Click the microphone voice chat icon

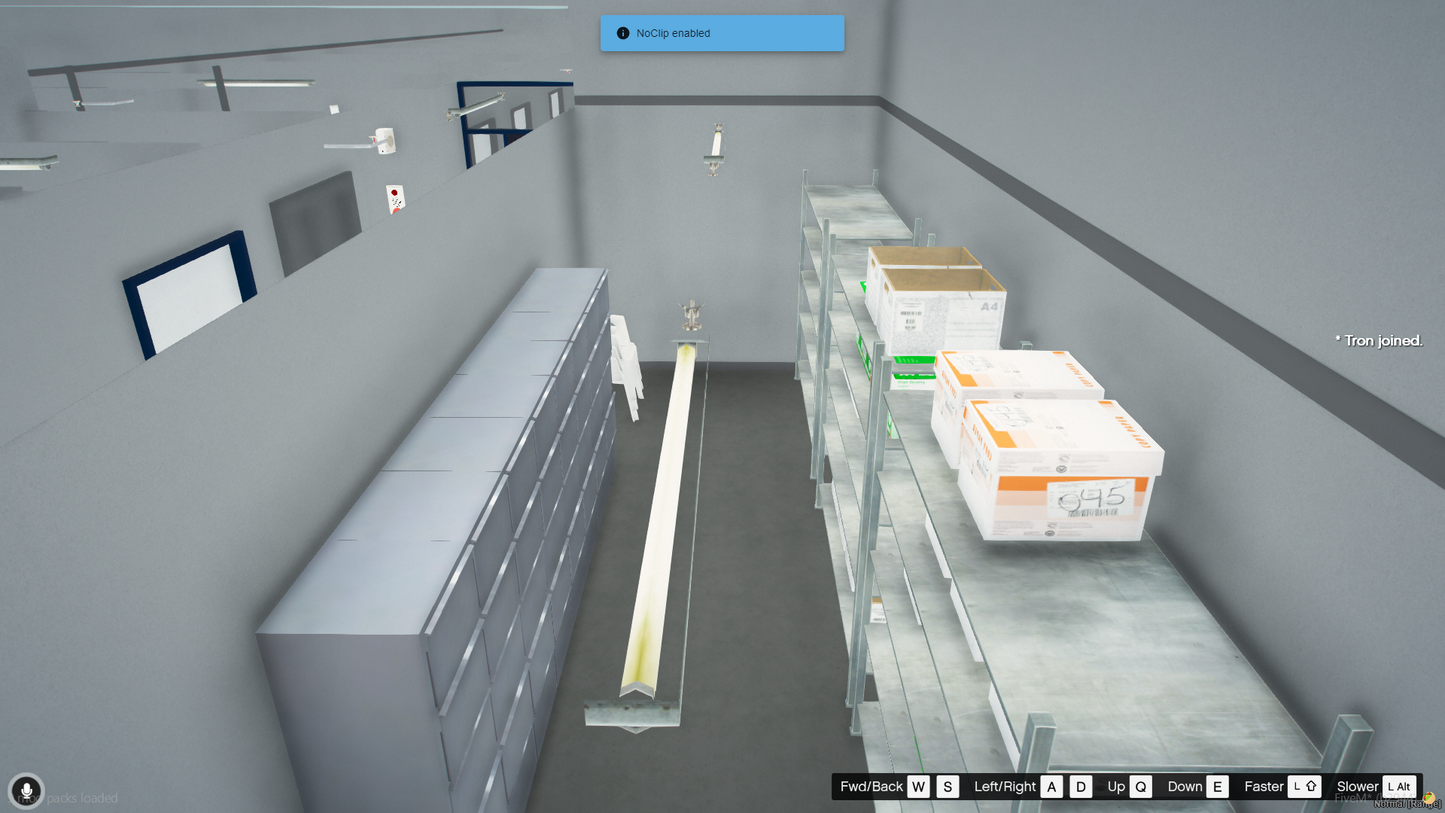tap(27, 791)
